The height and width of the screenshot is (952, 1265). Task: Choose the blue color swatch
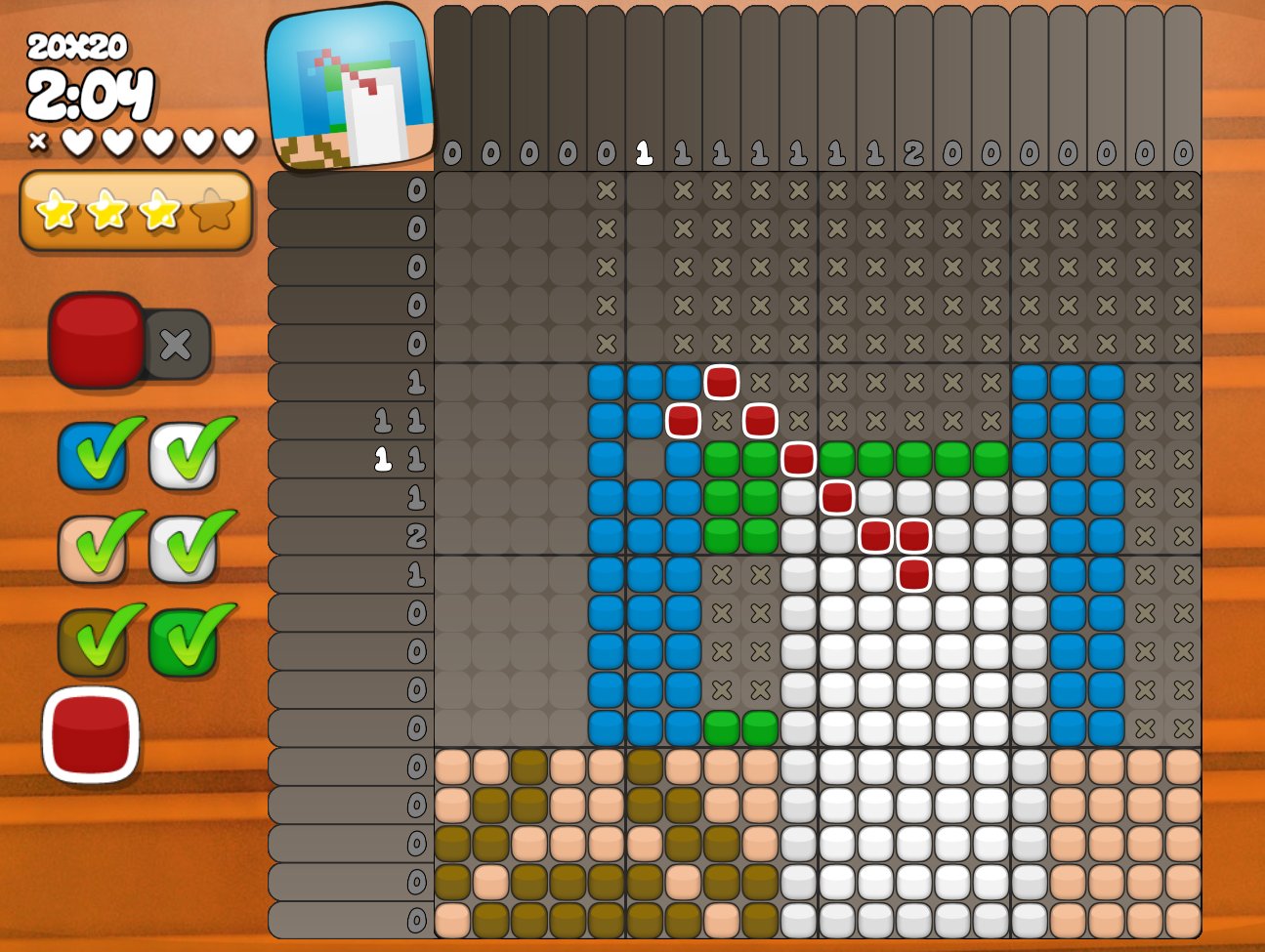(93, 455)
